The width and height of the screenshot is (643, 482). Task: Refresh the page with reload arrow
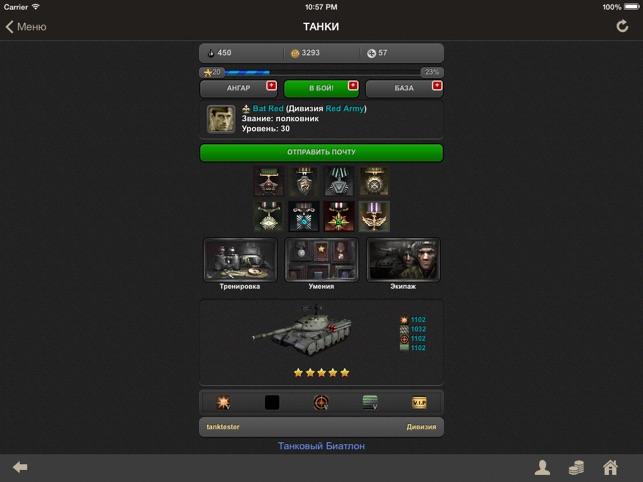point(622,27)
